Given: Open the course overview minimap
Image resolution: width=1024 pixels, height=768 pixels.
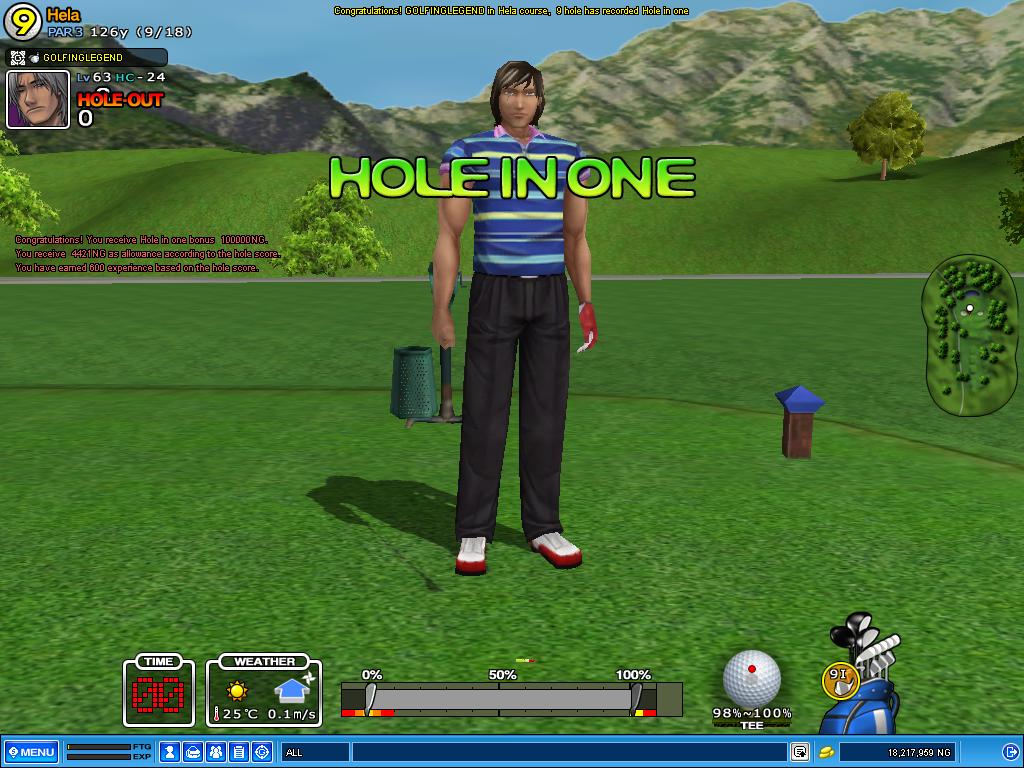Looking at the screenshot, I should pyautogui.click(x=968, y=336).
